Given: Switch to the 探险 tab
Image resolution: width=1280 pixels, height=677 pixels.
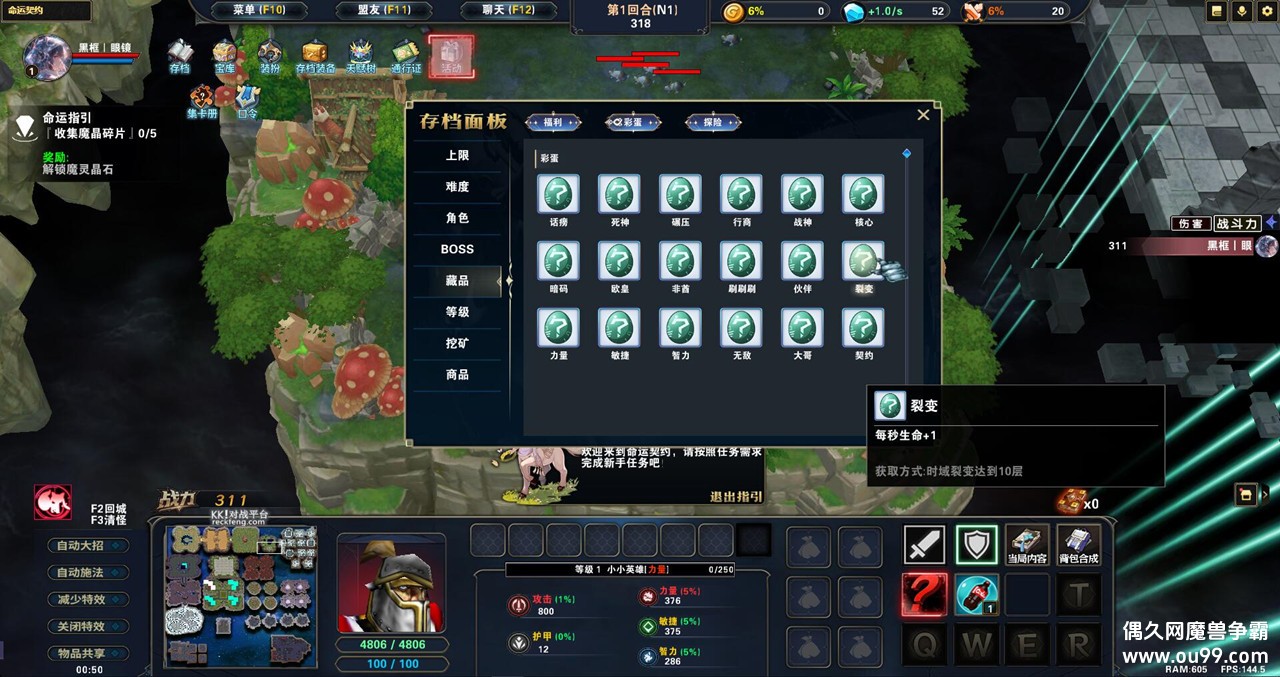Looking at the screenshot, I should point(713,122).
